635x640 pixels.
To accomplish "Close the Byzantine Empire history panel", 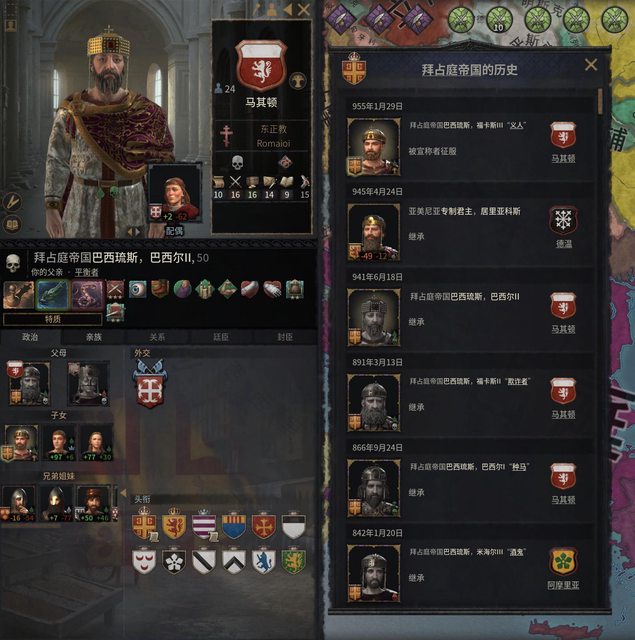I will coord(591,65).
